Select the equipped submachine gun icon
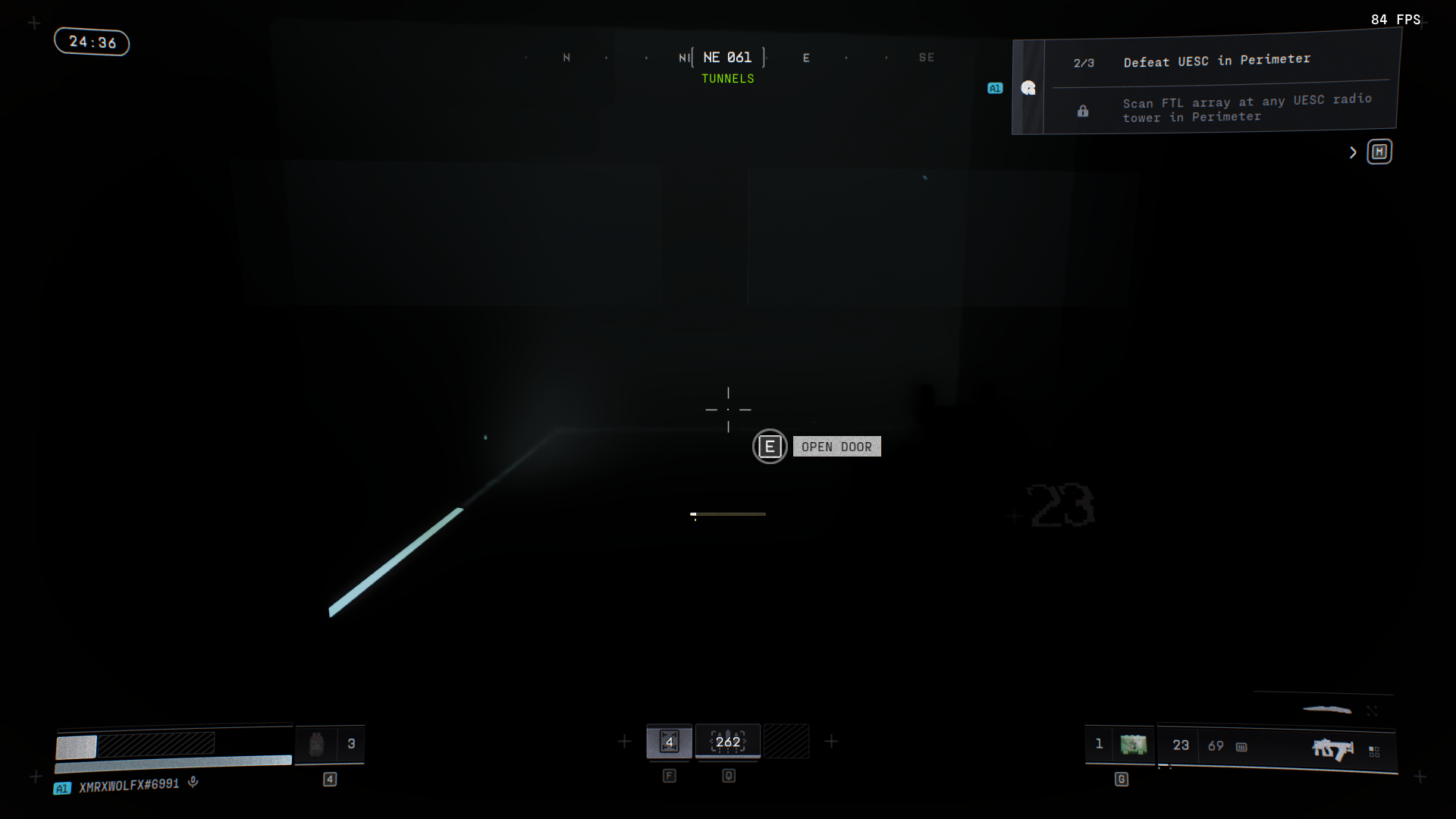The image size is (1456, 819). [1332, 749]
